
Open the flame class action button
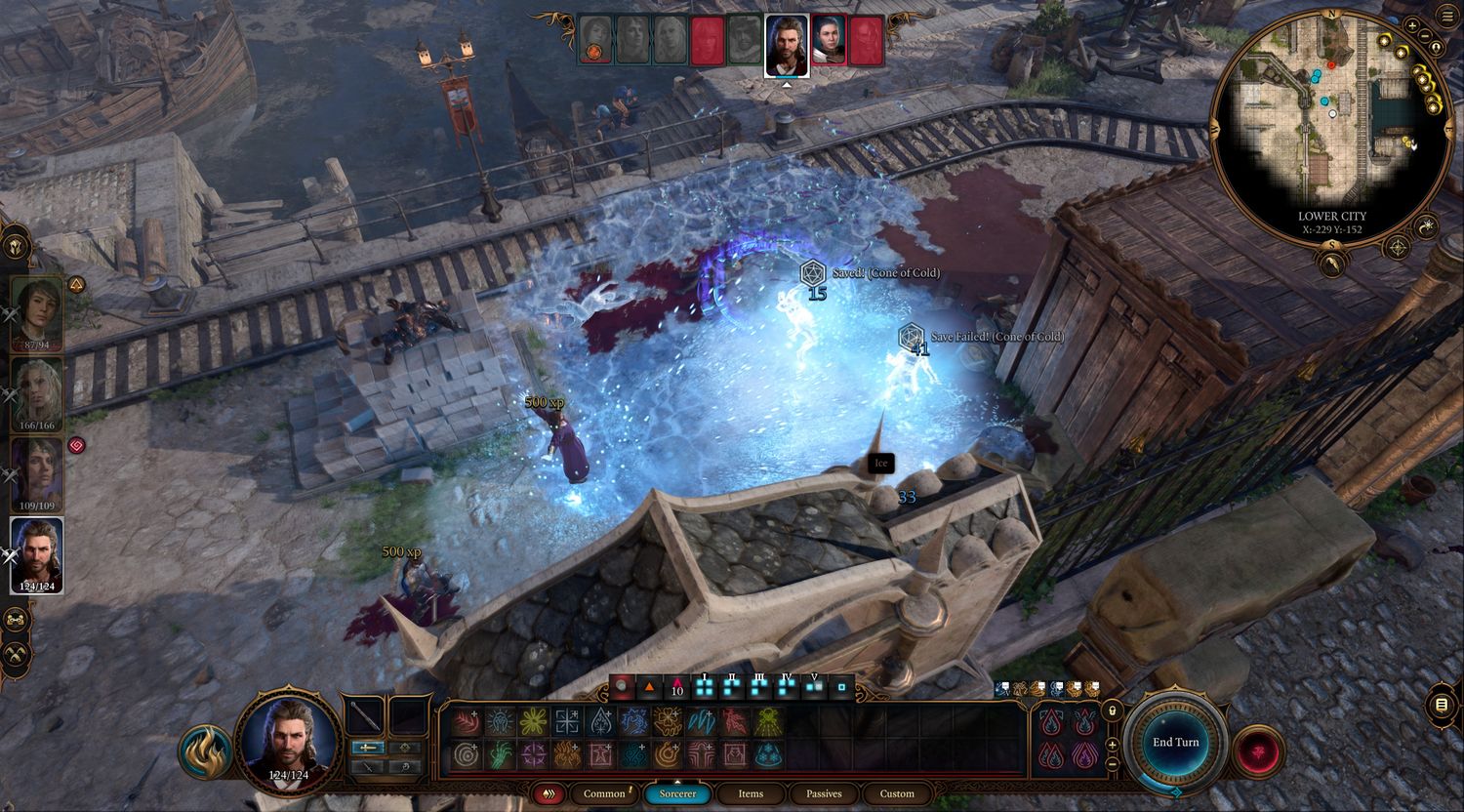(x=205, y=752)
